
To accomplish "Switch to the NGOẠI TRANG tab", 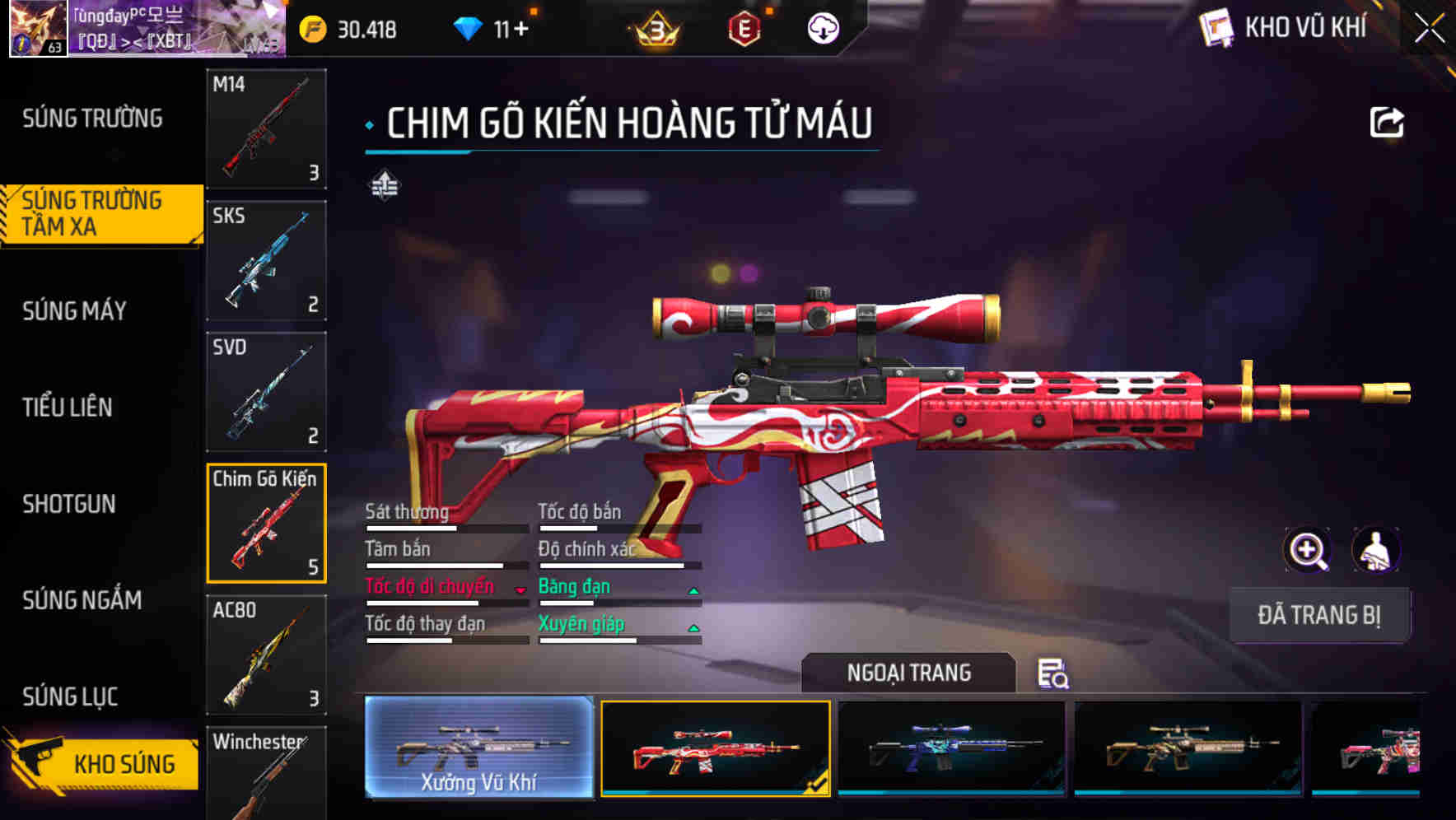I will [909, 673].
